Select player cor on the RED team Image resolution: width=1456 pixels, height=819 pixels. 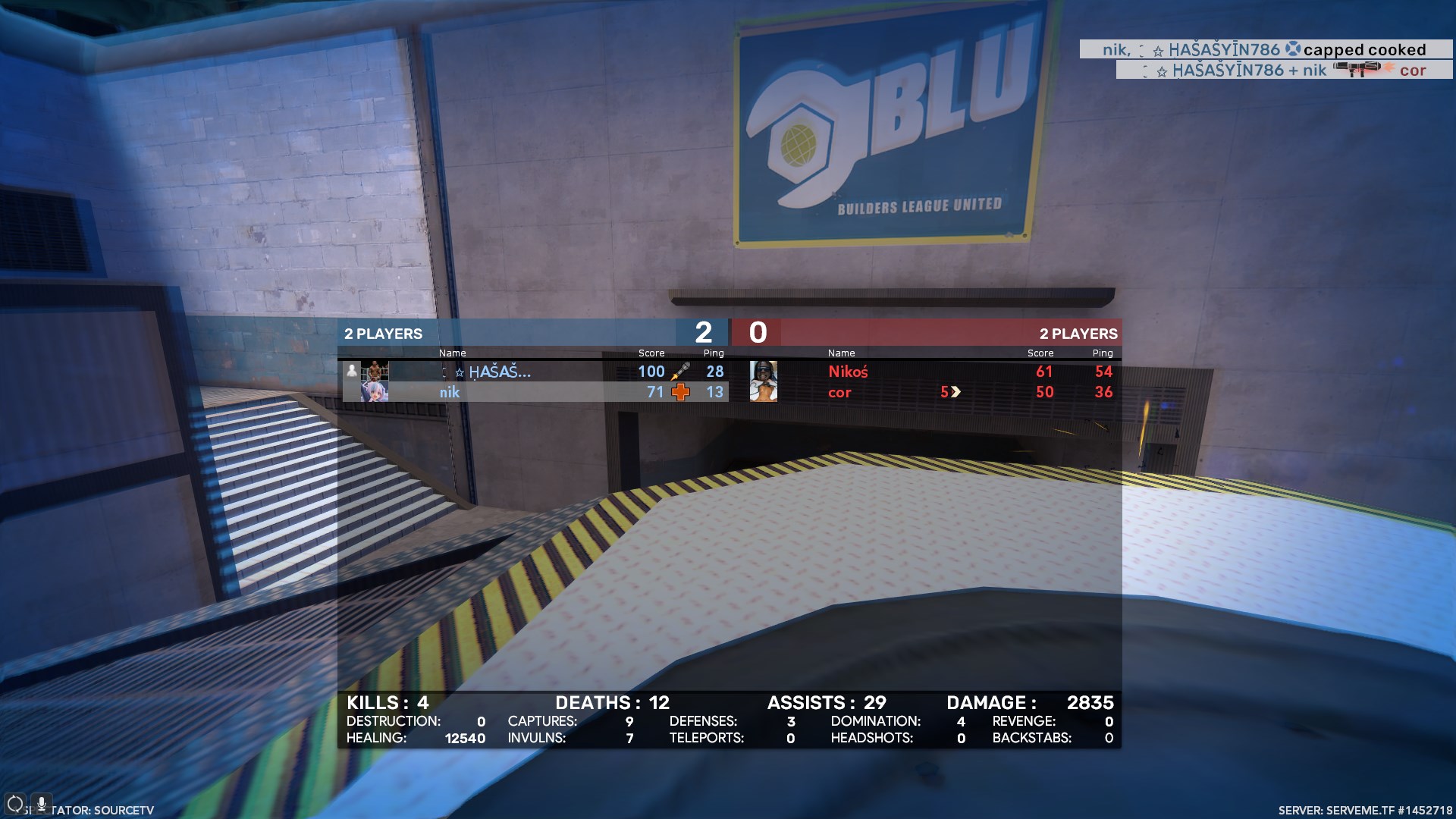click(x=839, y=392)
